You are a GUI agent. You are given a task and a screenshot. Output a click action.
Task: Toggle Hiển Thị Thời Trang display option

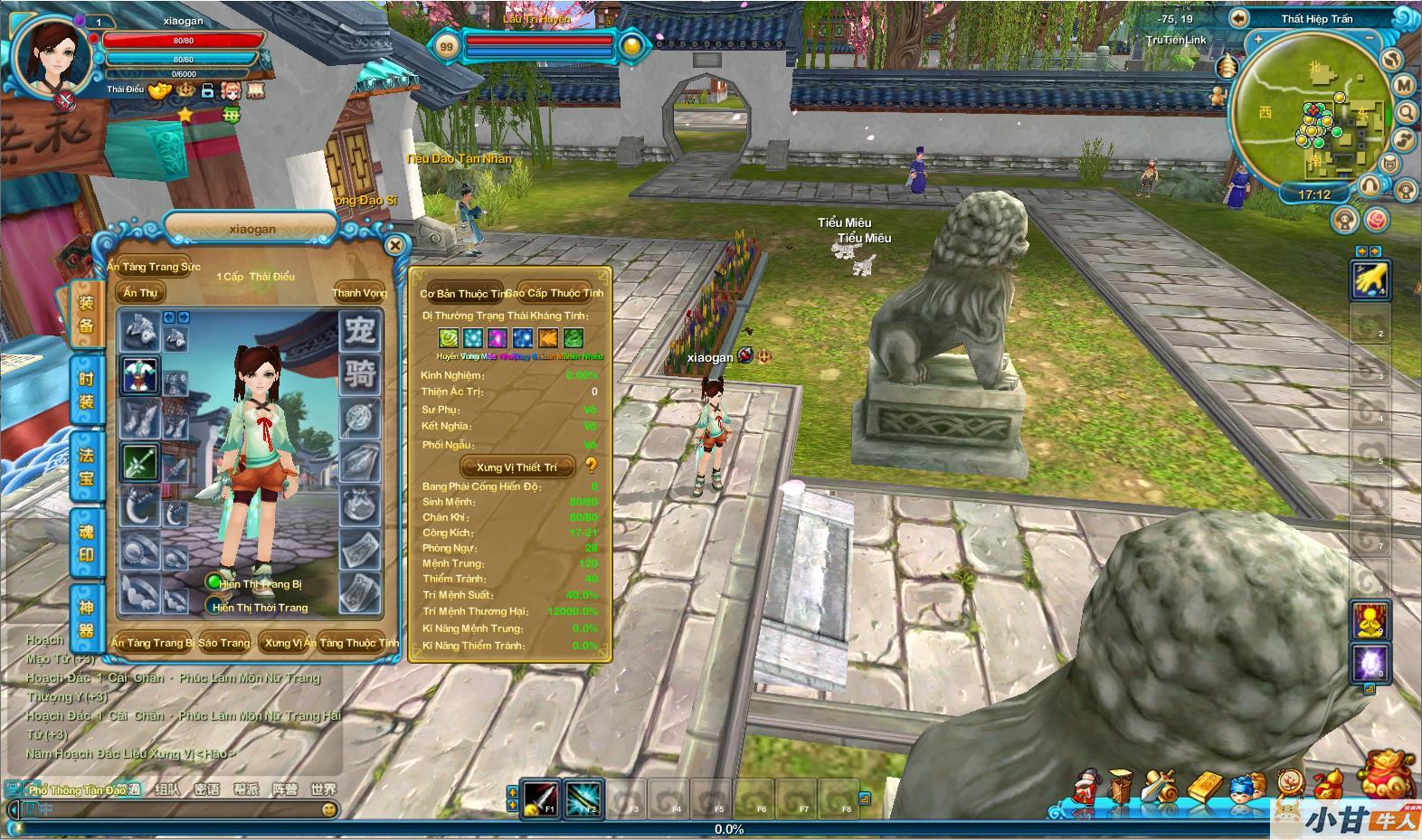point(213,606)
